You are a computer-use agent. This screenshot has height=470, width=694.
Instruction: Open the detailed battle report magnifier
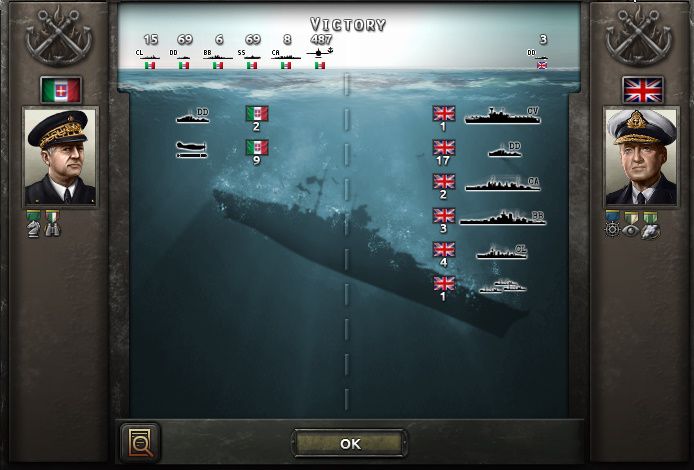click(139, 442)
